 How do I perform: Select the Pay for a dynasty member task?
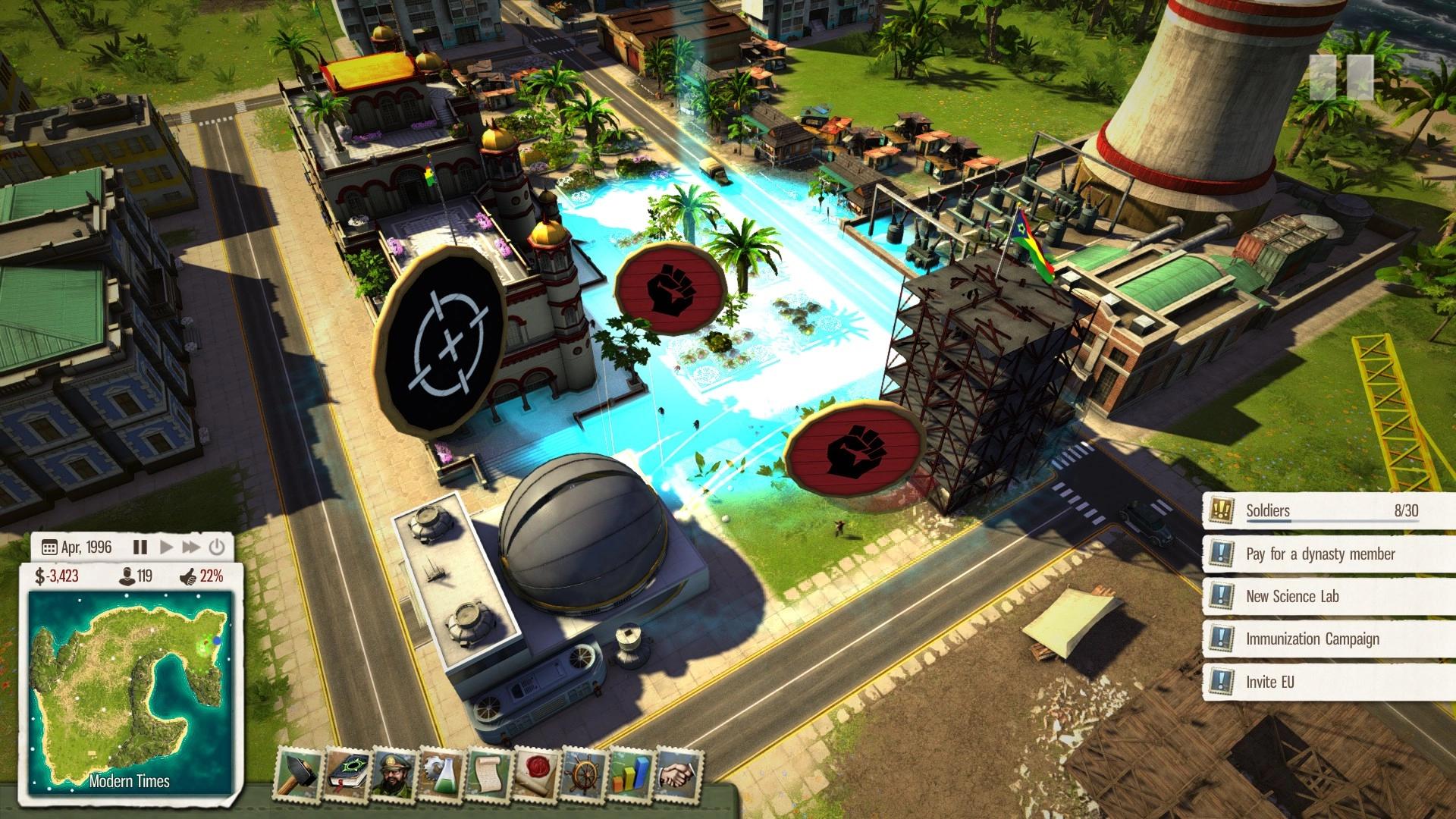[x=1319, y=554]
